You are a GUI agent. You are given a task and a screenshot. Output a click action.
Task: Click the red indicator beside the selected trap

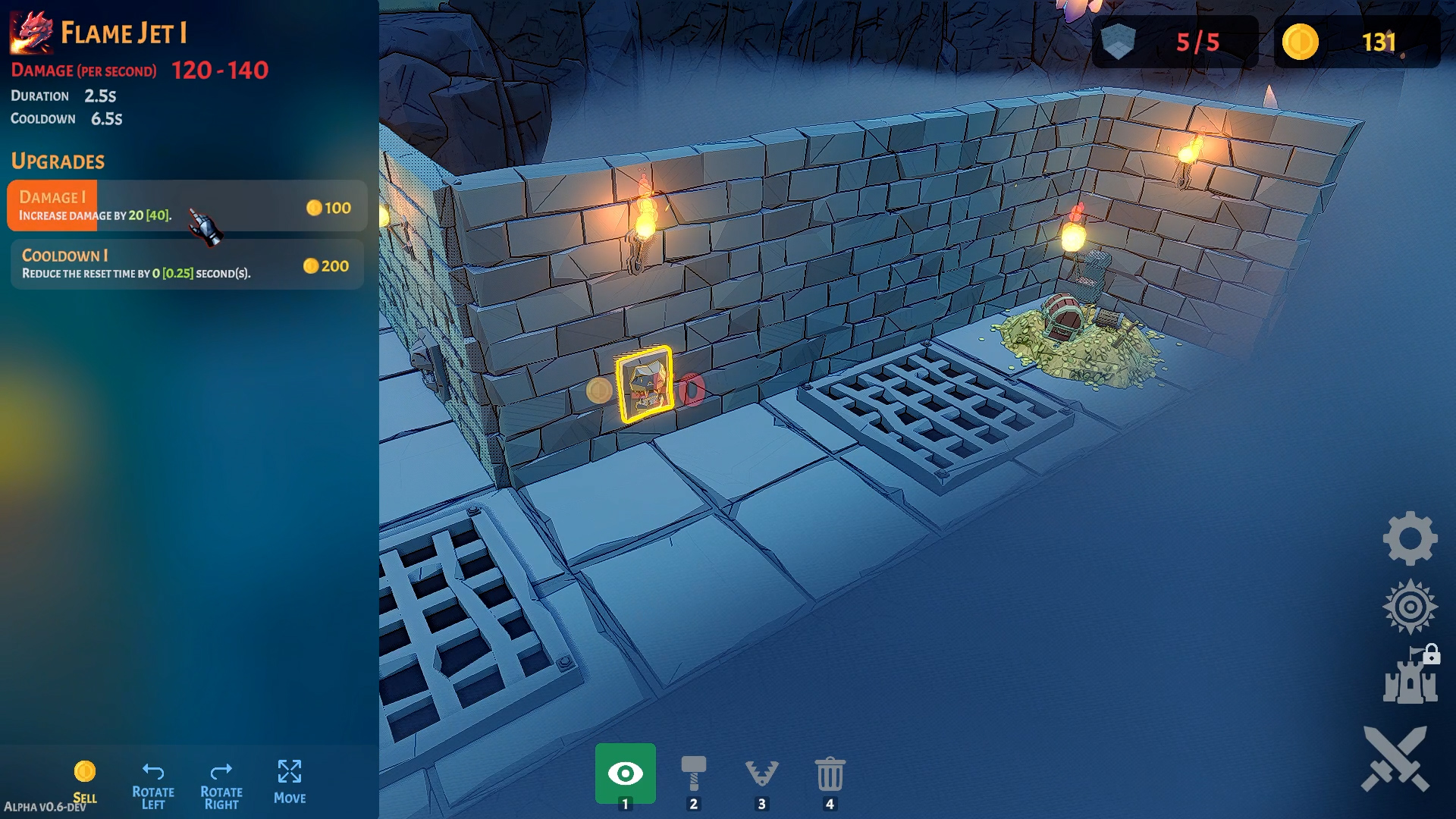[x=691, y=387]
